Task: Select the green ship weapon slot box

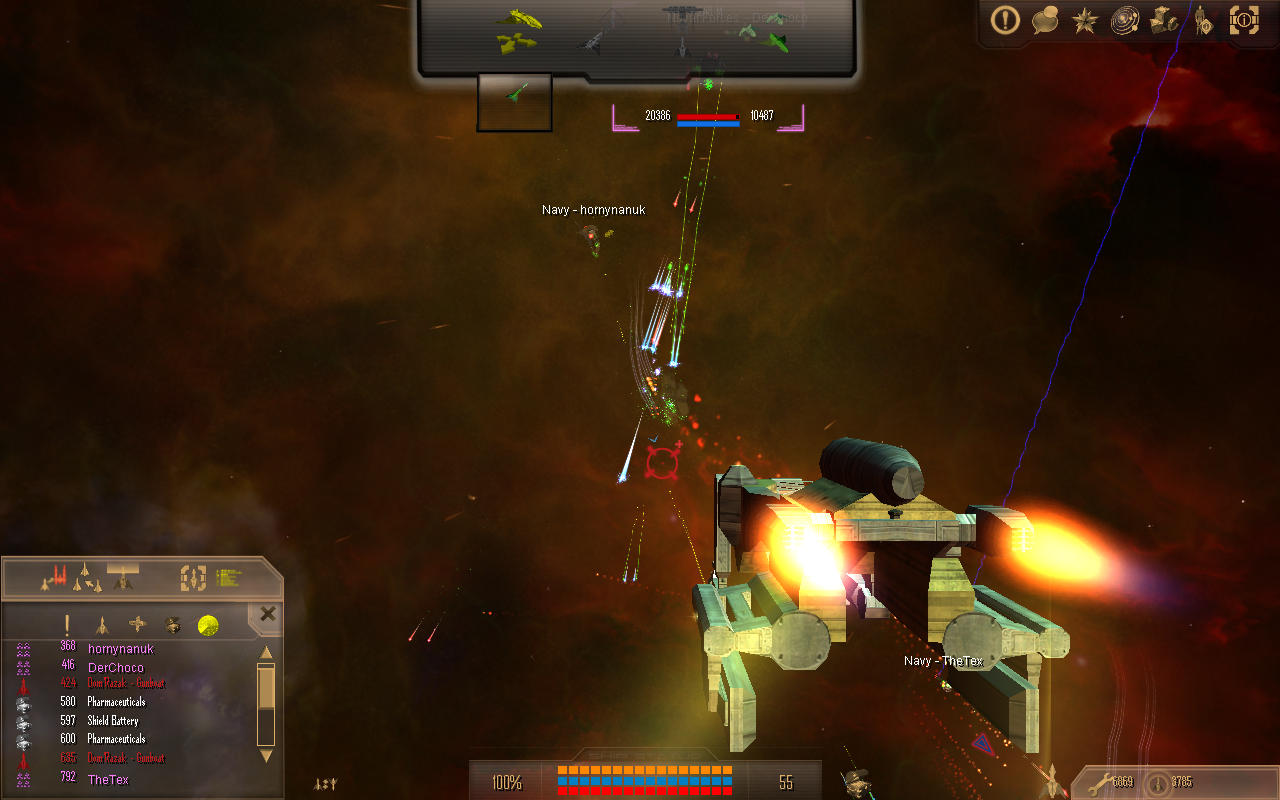Action: (515, 102)
